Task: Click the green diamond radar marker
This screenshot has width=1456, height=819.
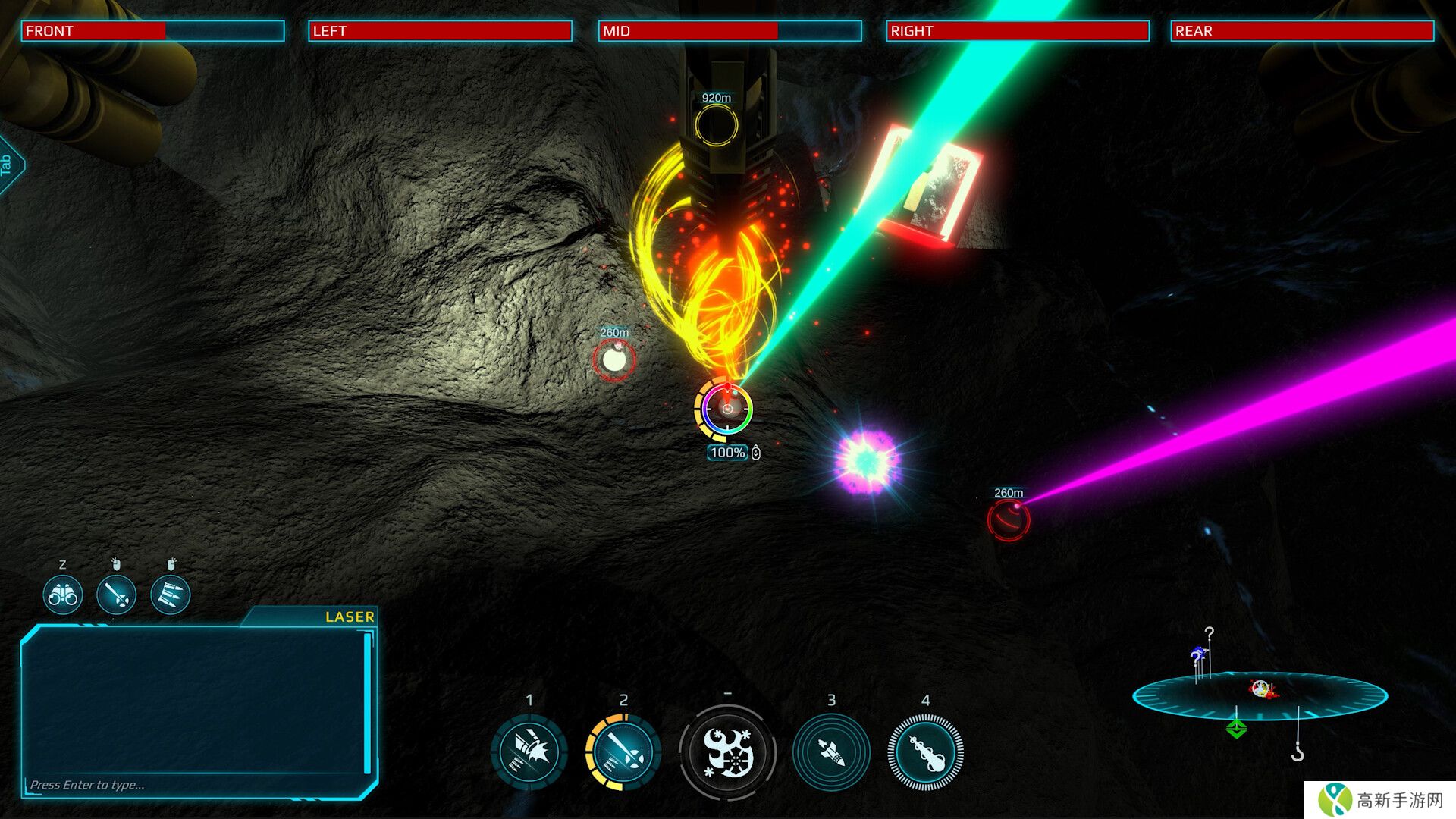Action: (x=1237, y=729)
